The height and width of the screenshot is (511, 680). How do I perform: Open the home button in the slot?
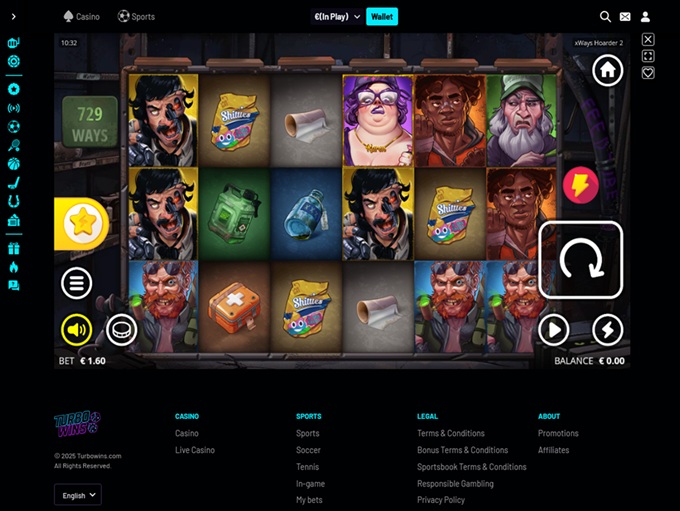[607, 70]
